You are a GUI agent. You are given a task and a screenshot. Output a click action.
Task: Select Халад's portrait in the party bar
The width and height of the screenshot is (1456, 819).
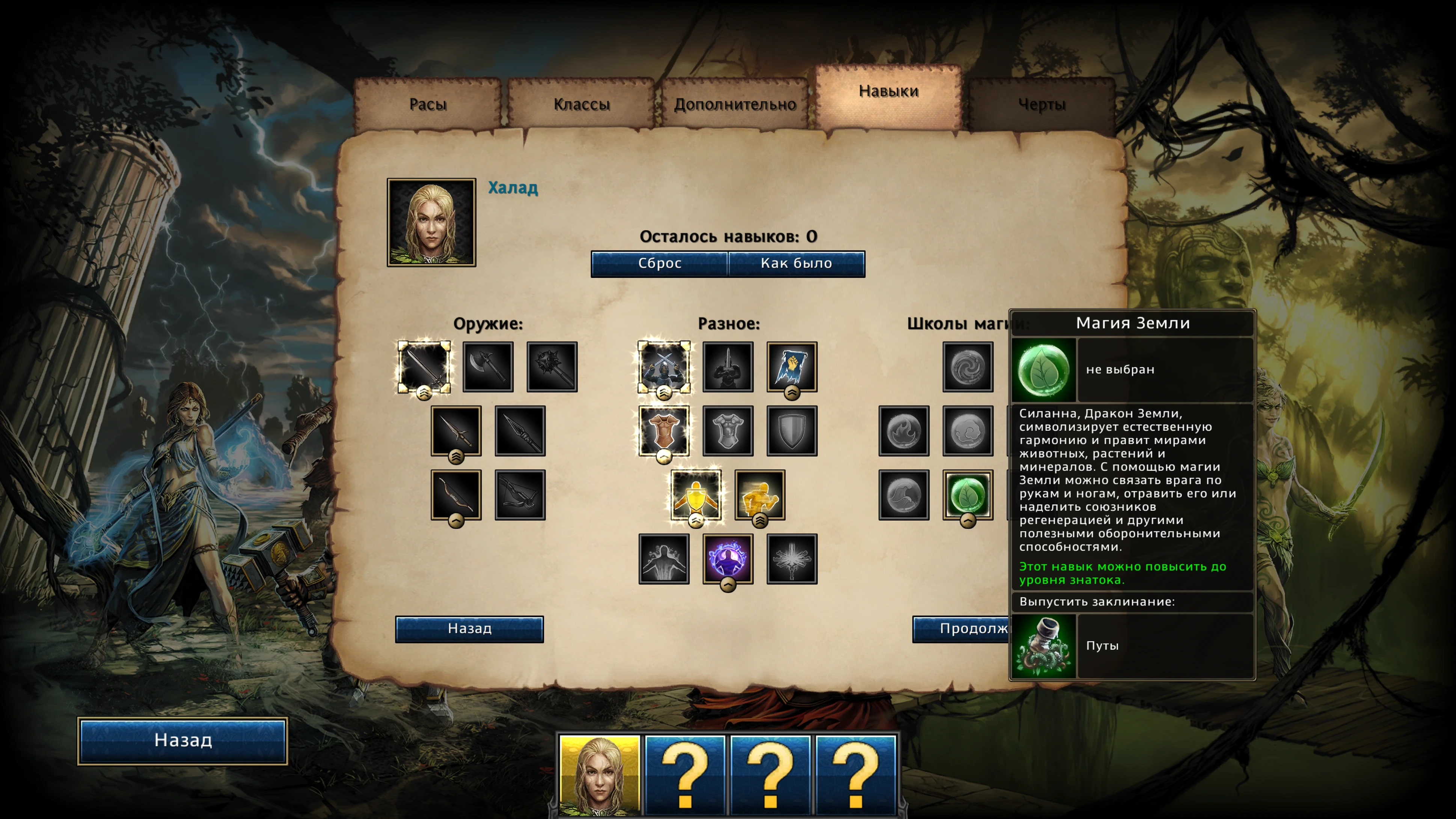tap(600, 774)
